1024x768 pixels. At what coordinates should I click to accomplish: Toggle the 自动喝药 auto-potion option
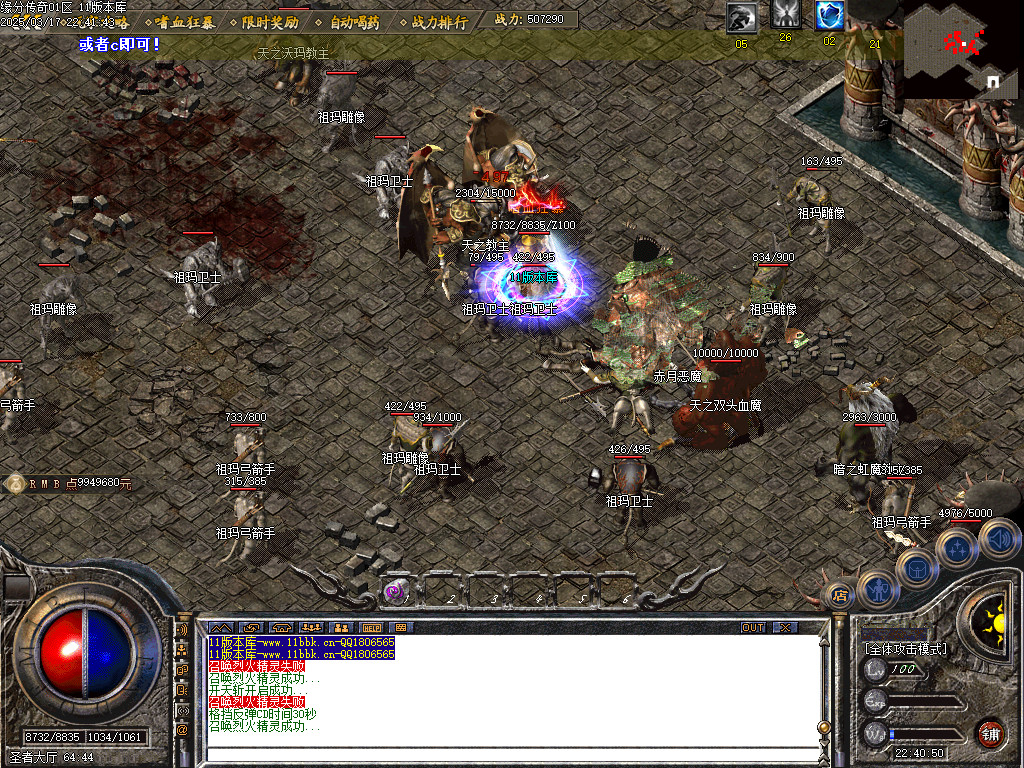(x=354, y=21)
